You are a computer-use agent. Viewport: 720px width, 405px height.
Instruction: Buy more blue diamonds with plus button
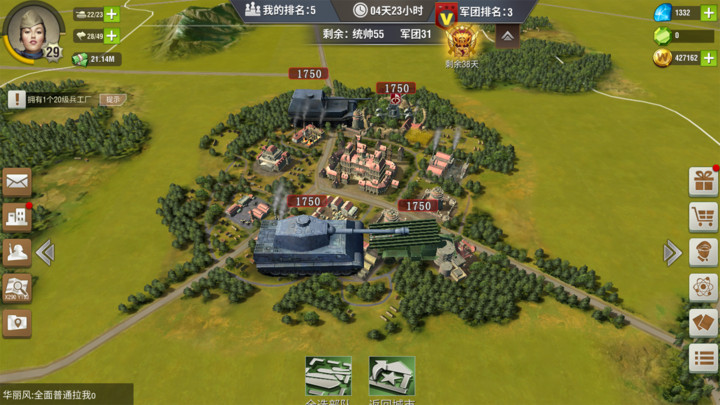coord(709,13)
